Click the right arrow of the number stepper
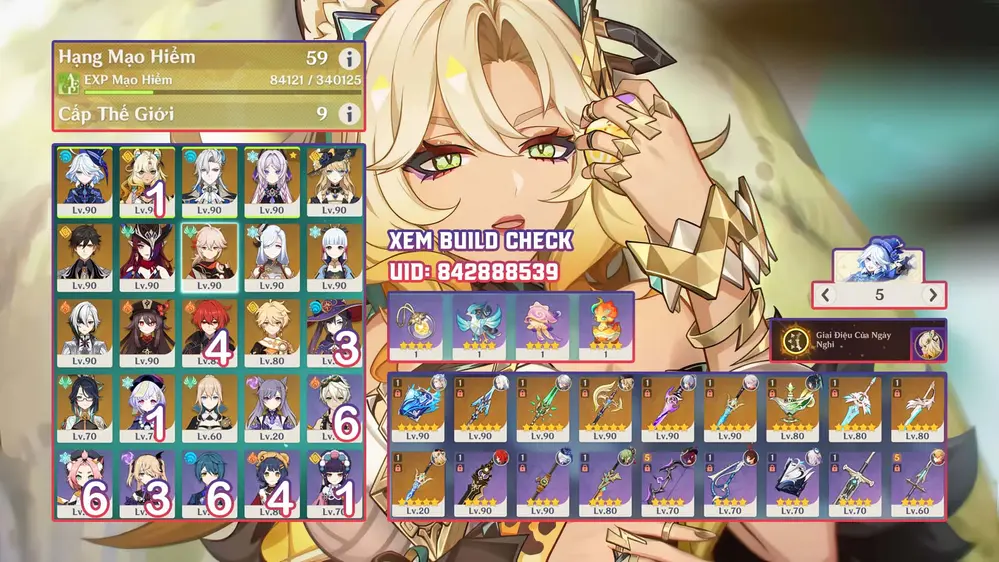Image resolution: width=999 pixels, height=562 pixels. coord(932,295)
